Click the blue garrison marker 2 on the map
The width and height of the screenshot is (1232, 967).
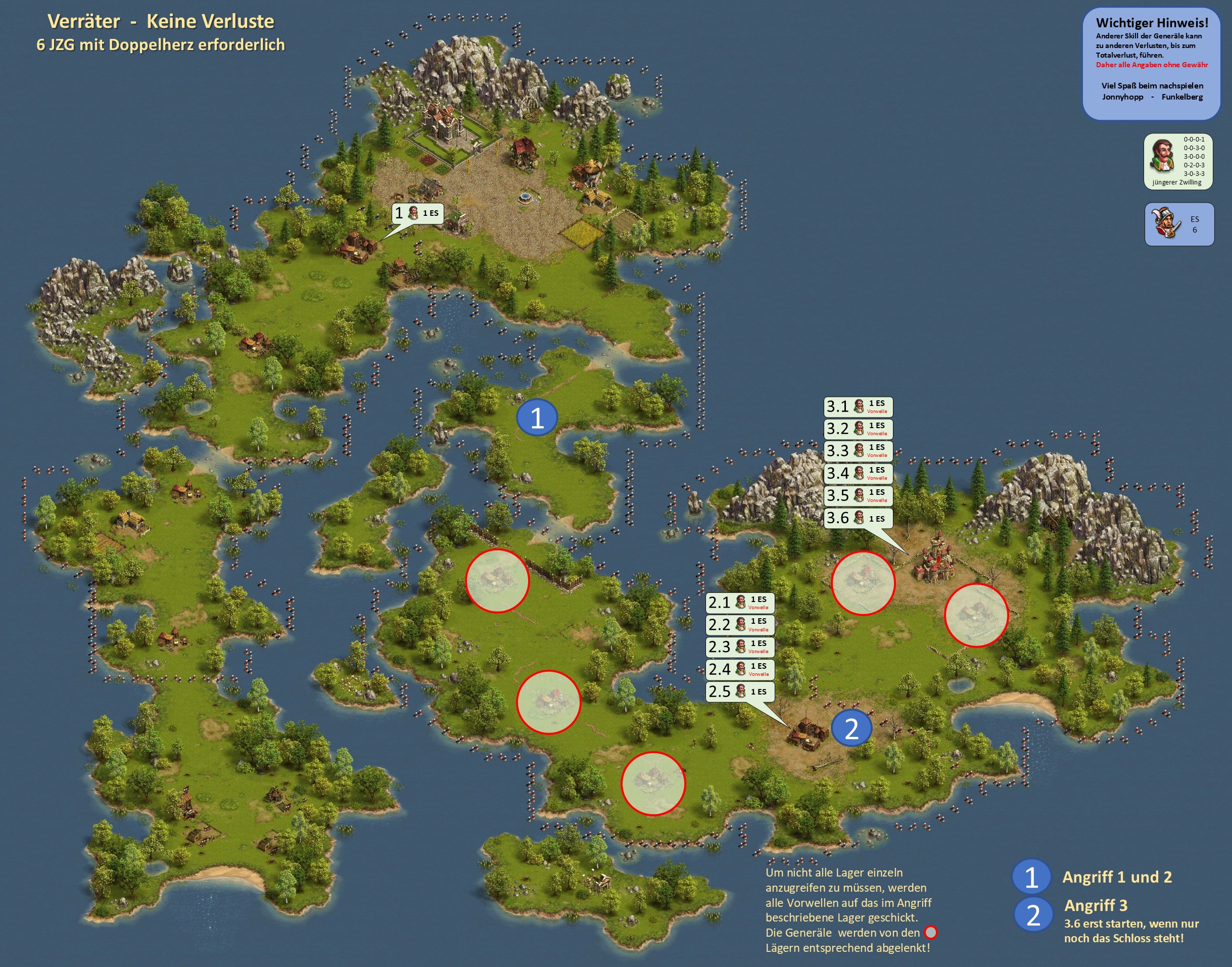(x=851, y=728)
